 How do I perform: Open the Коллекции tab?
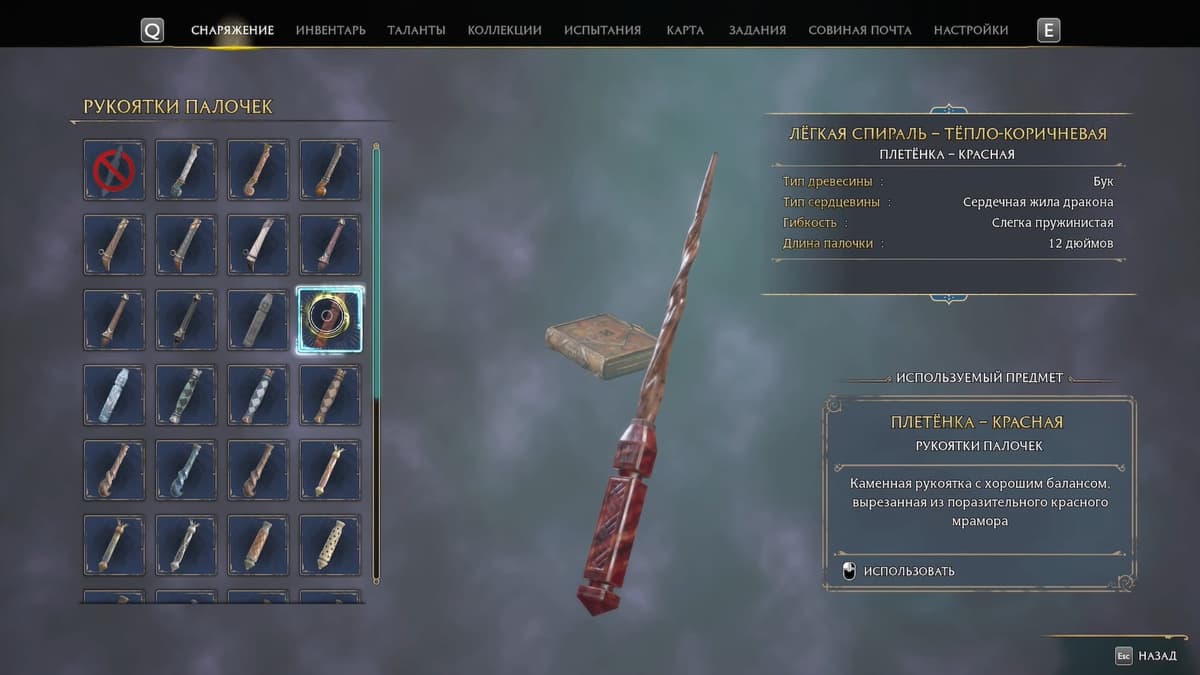(504, 30)
